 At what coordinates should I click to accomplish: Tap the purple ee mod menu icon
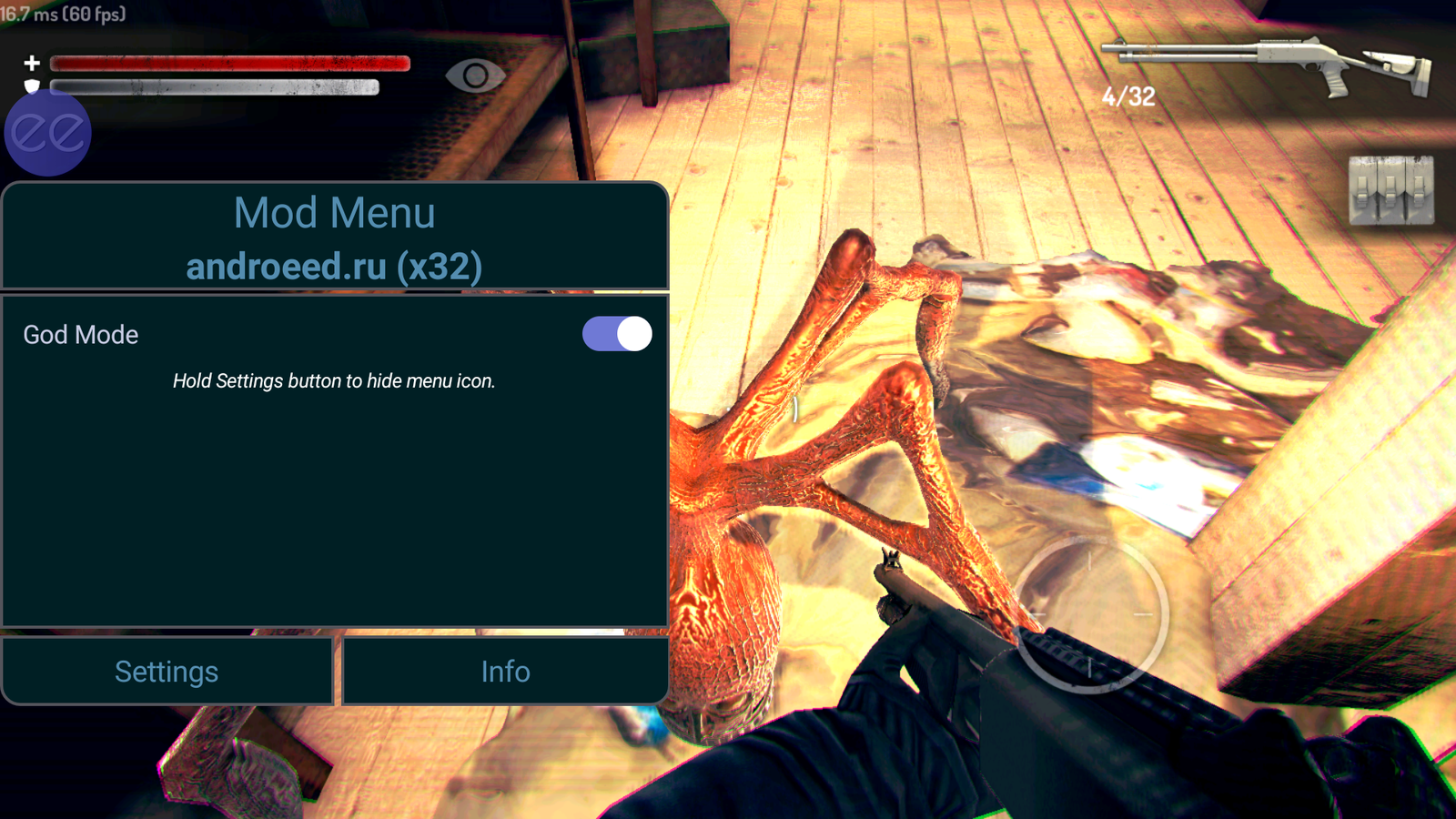(x=47, y=133)
